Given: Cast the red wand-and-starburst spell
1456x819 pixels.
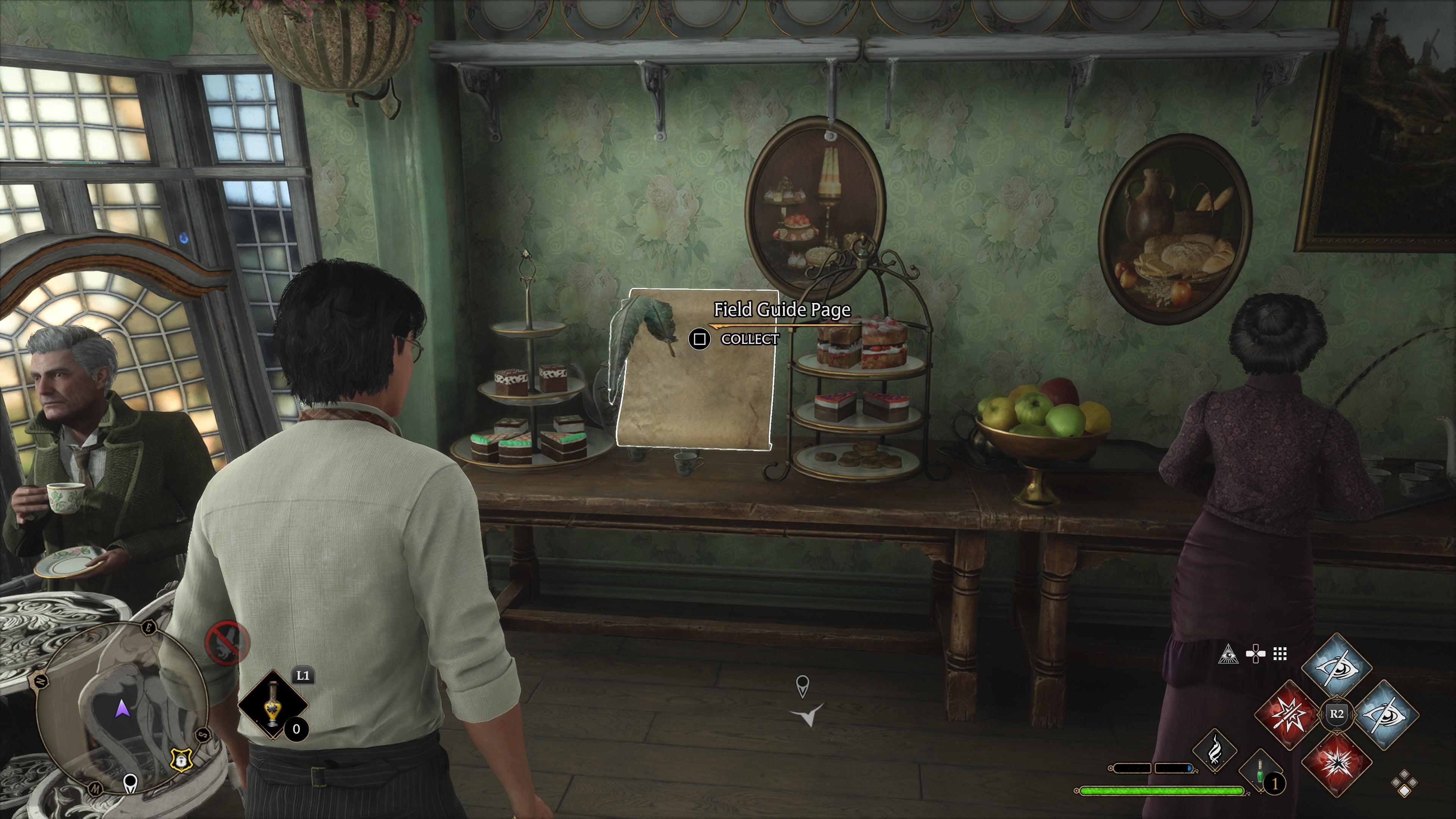Looking at the screenshot, I should point(1289,714).
